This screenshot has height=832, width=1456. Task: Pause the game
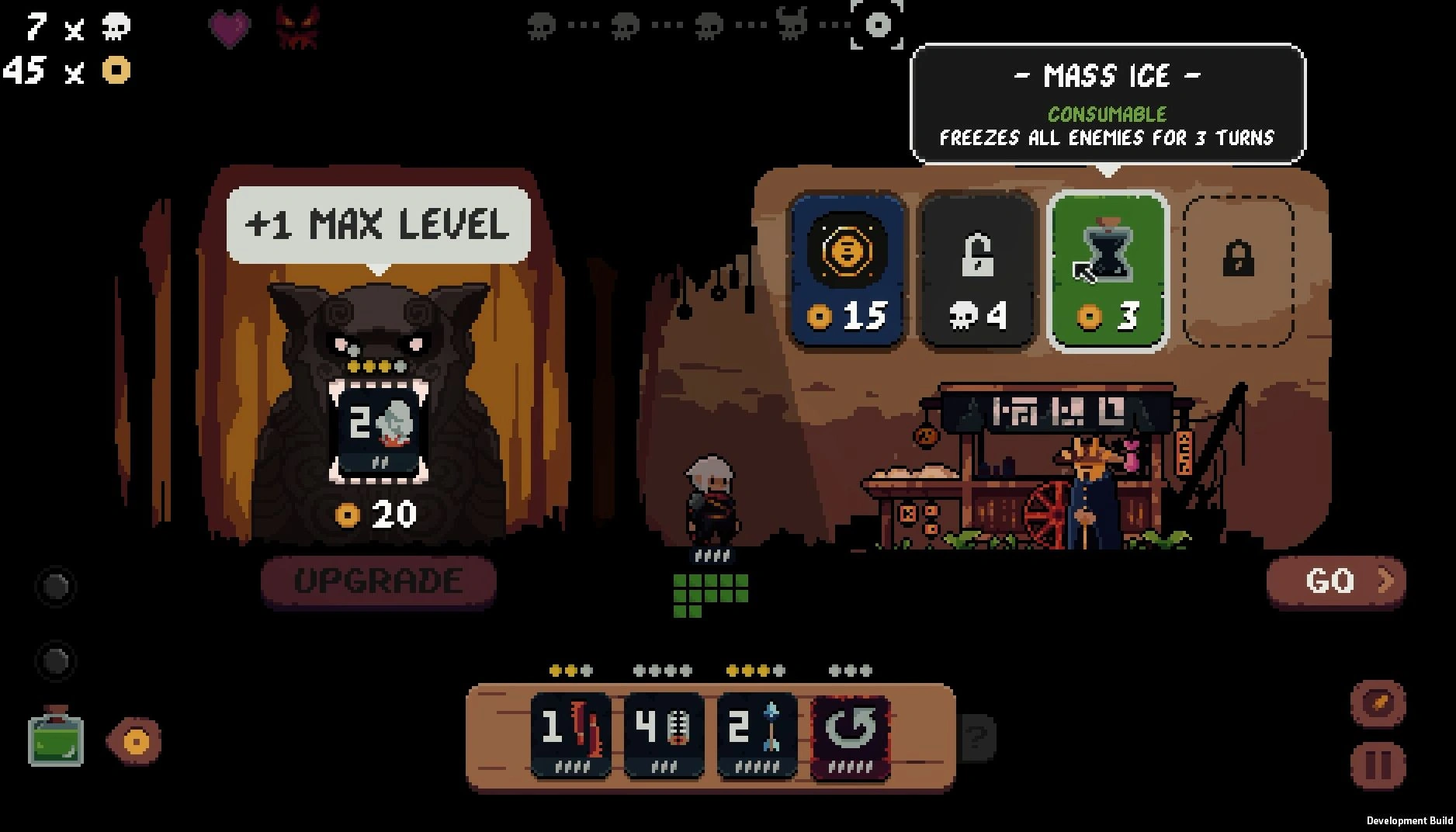click(1378, 764)
